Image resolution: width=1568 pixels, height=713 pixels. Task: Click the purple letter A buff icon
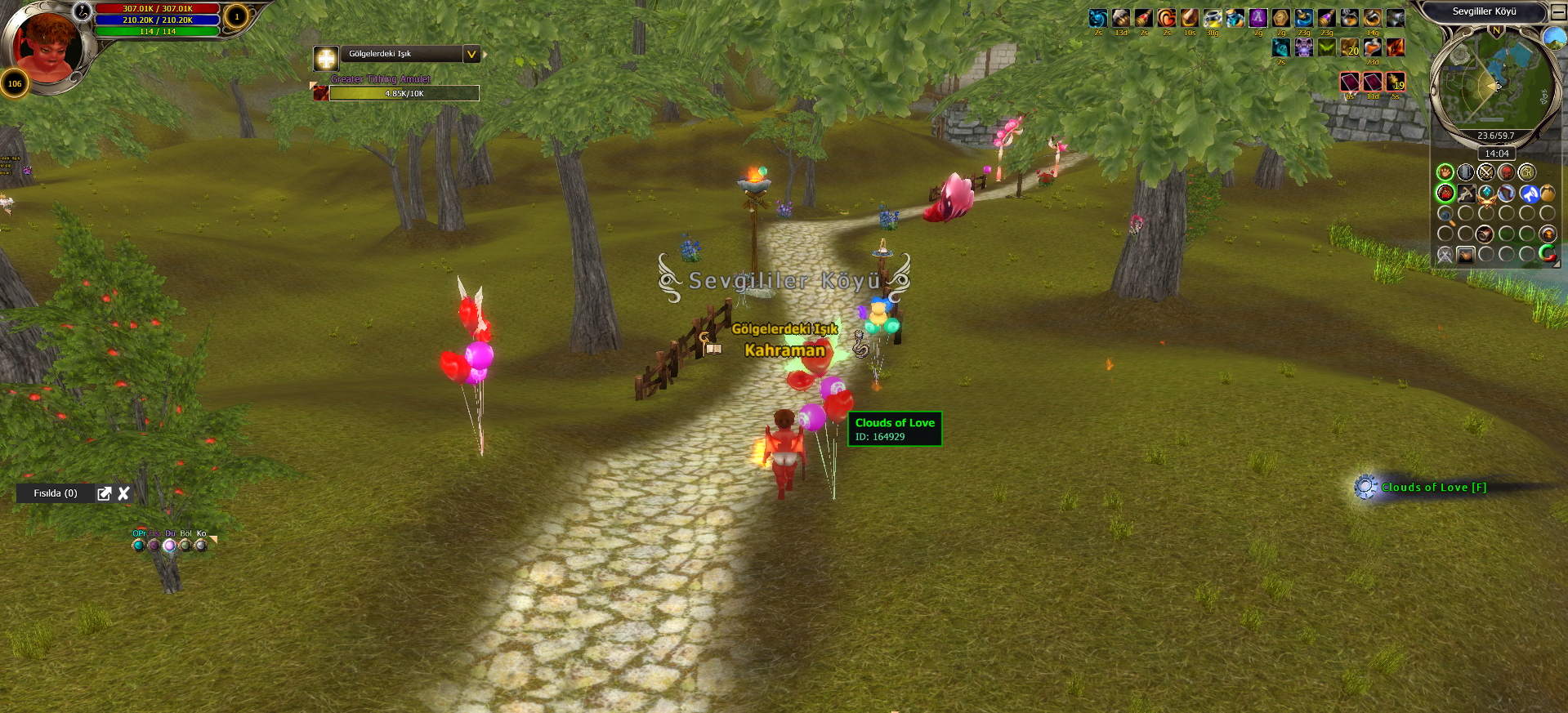(1258, 18)
